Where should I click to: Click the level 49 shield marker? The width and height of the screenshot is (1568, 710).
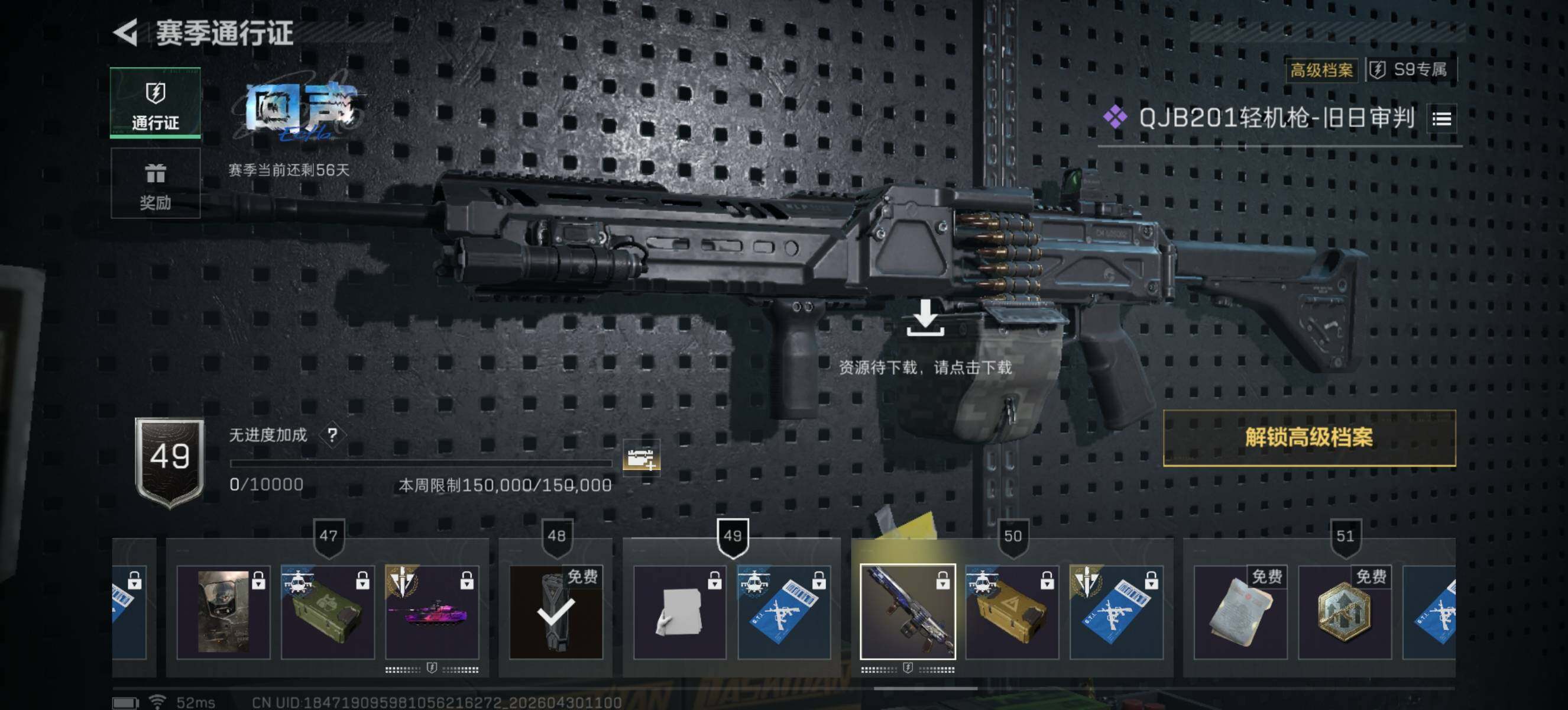(x=732, y=537)
